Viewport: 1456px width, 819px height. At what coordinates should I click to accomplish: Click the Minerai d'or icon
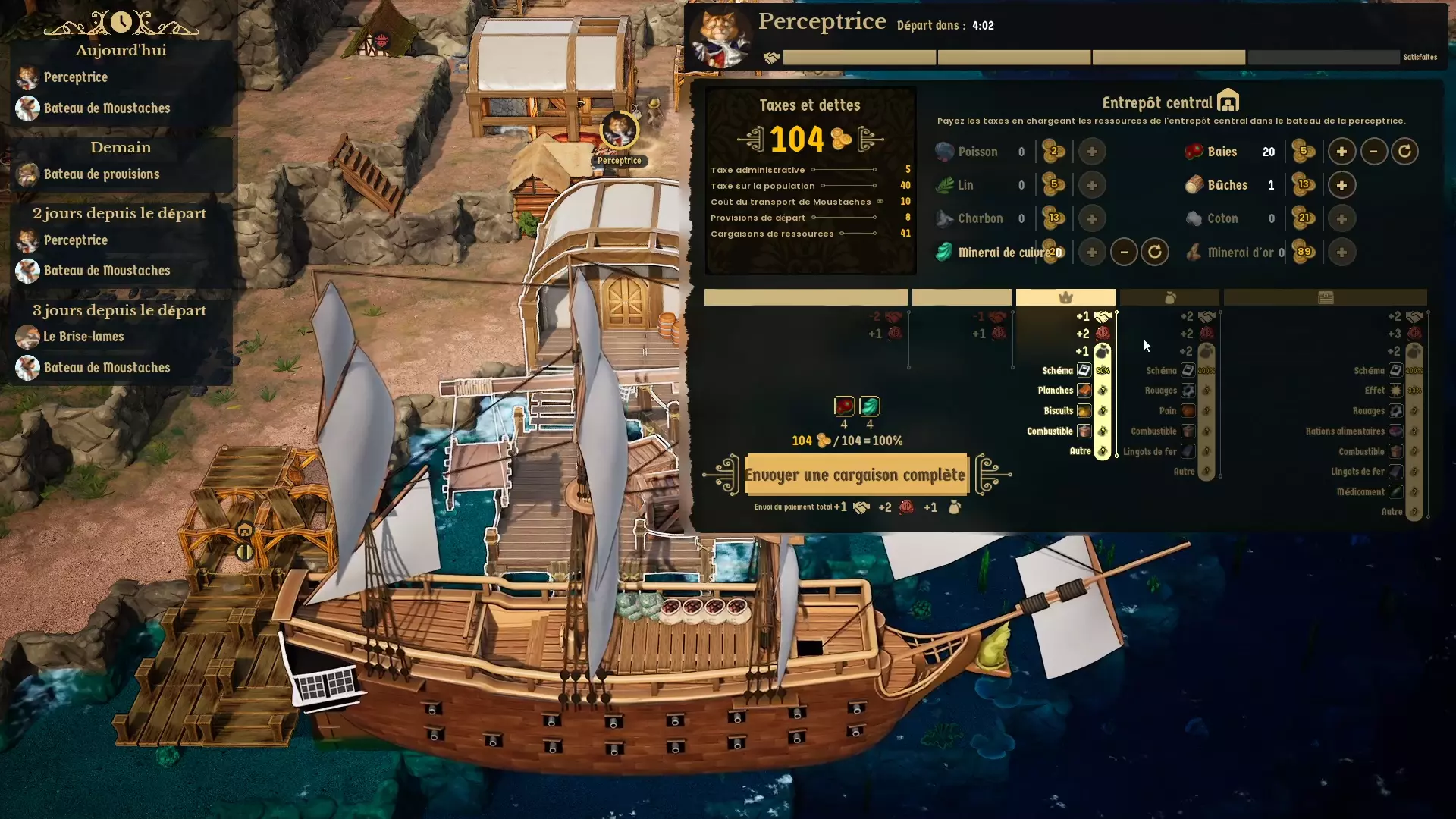point(1194,252)
